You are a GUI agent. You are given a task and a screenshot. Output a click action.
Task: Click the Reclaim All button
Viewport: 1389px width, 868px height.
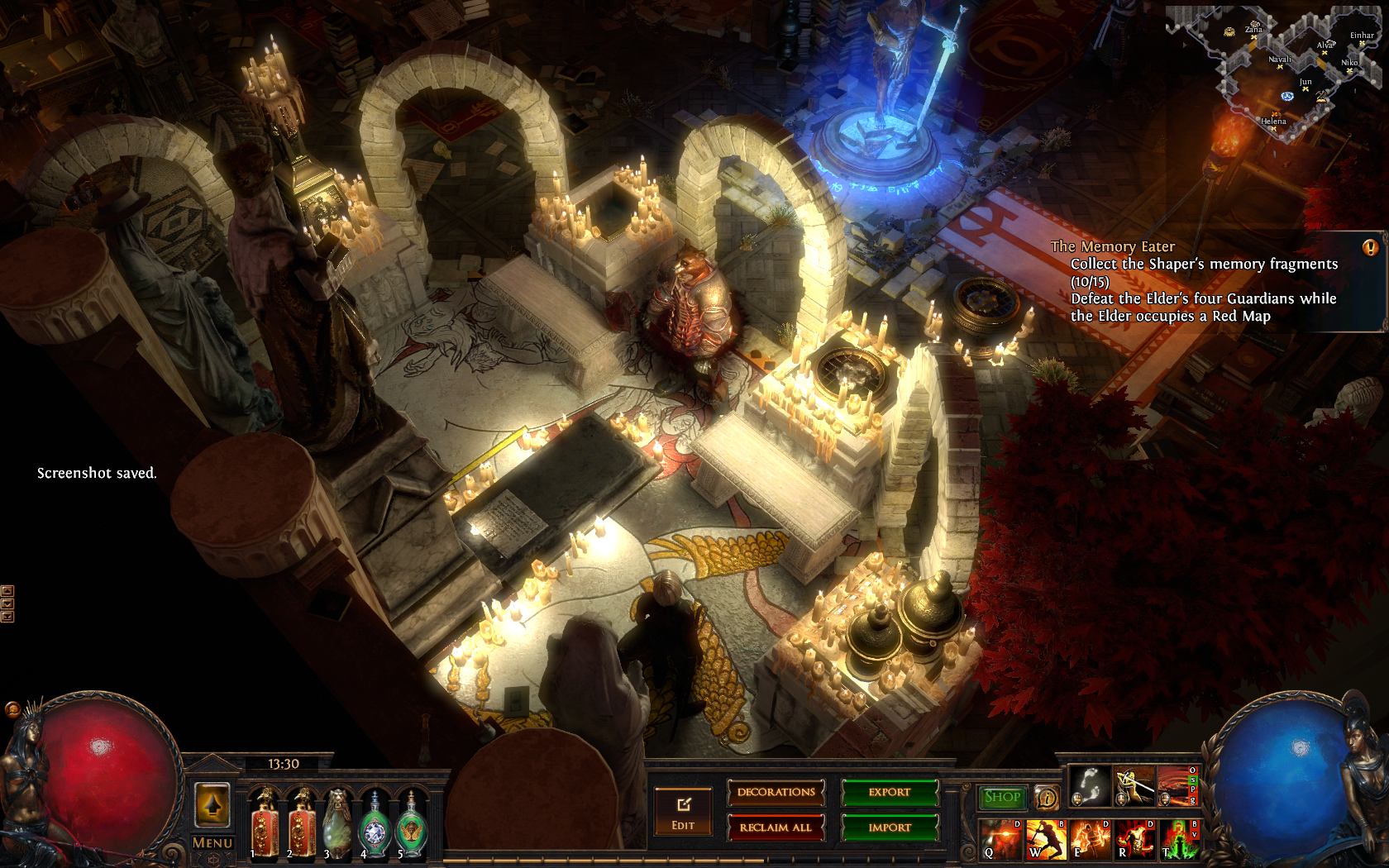pyautogui.click(x=776, y=827)
